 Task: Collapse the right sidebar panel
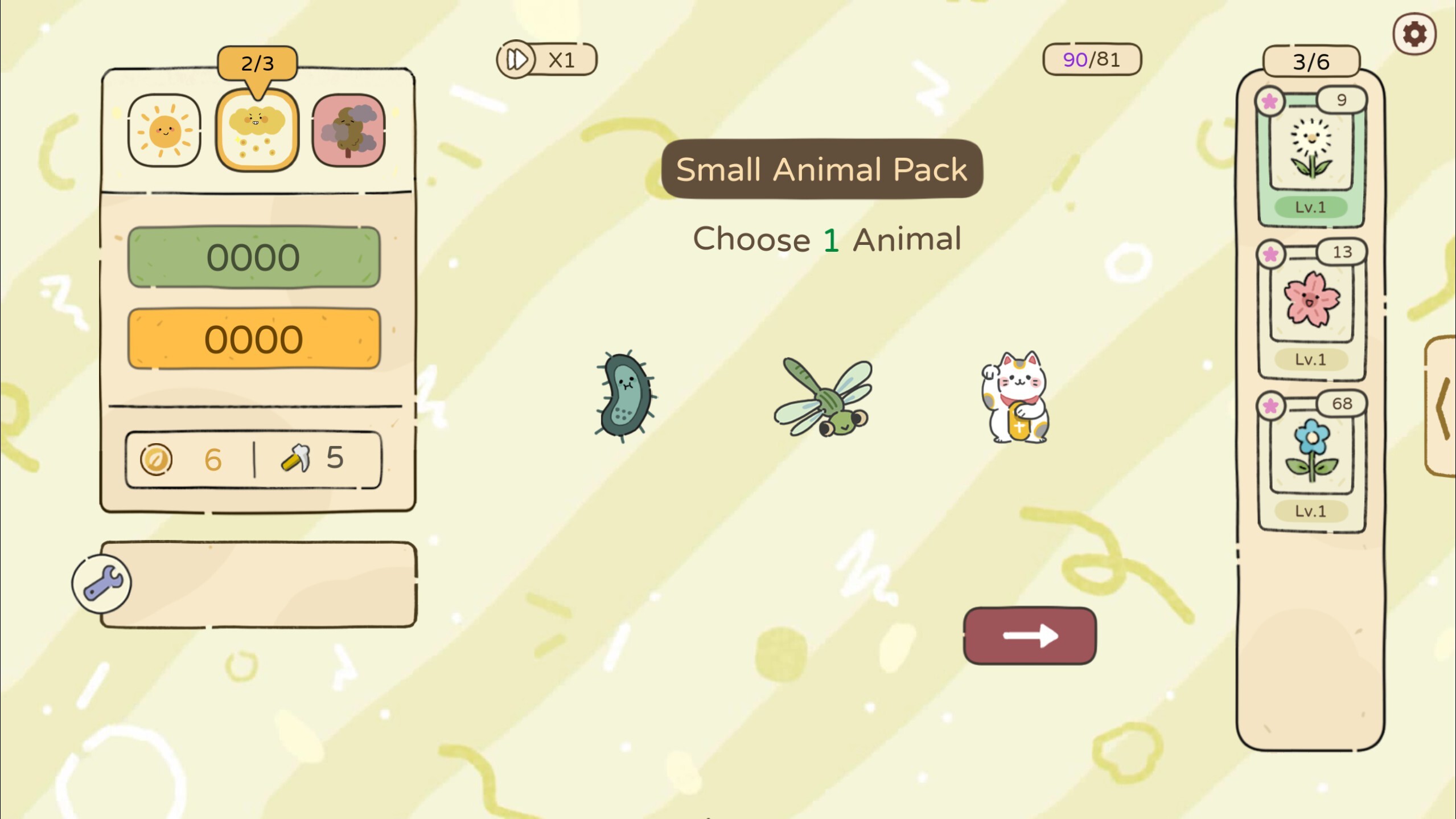tap(1442, 410)
